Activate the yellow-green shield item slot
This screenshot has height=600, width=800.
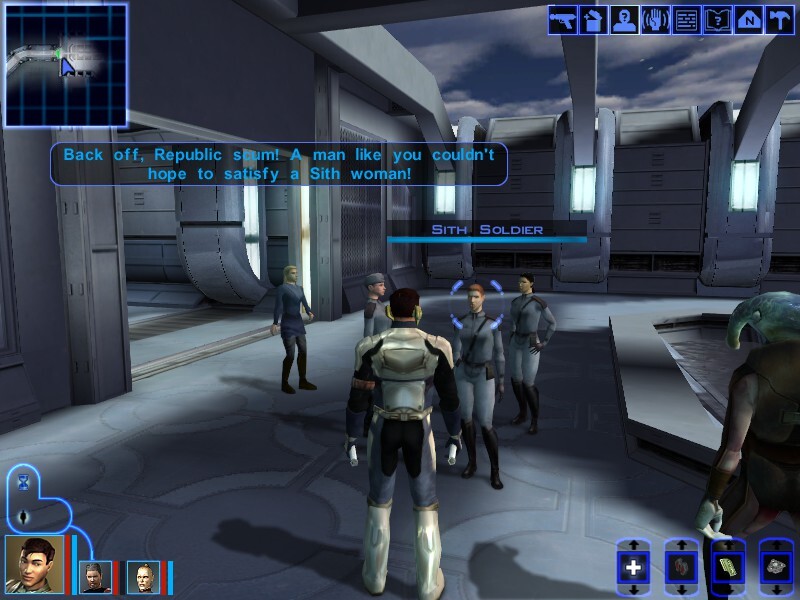[728, 568]
